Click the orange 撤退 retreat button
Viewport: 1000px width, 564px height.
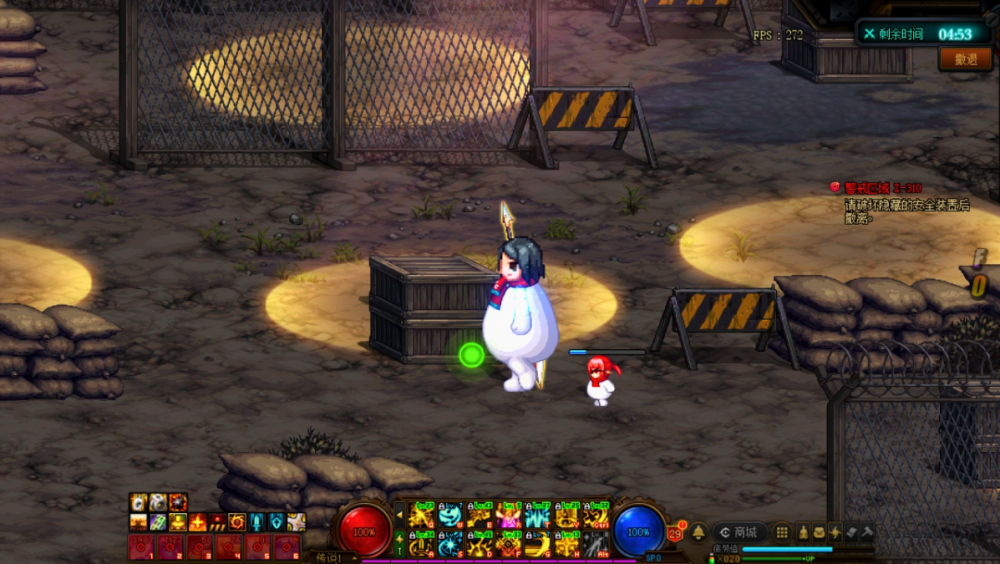[x=965, y=59]
